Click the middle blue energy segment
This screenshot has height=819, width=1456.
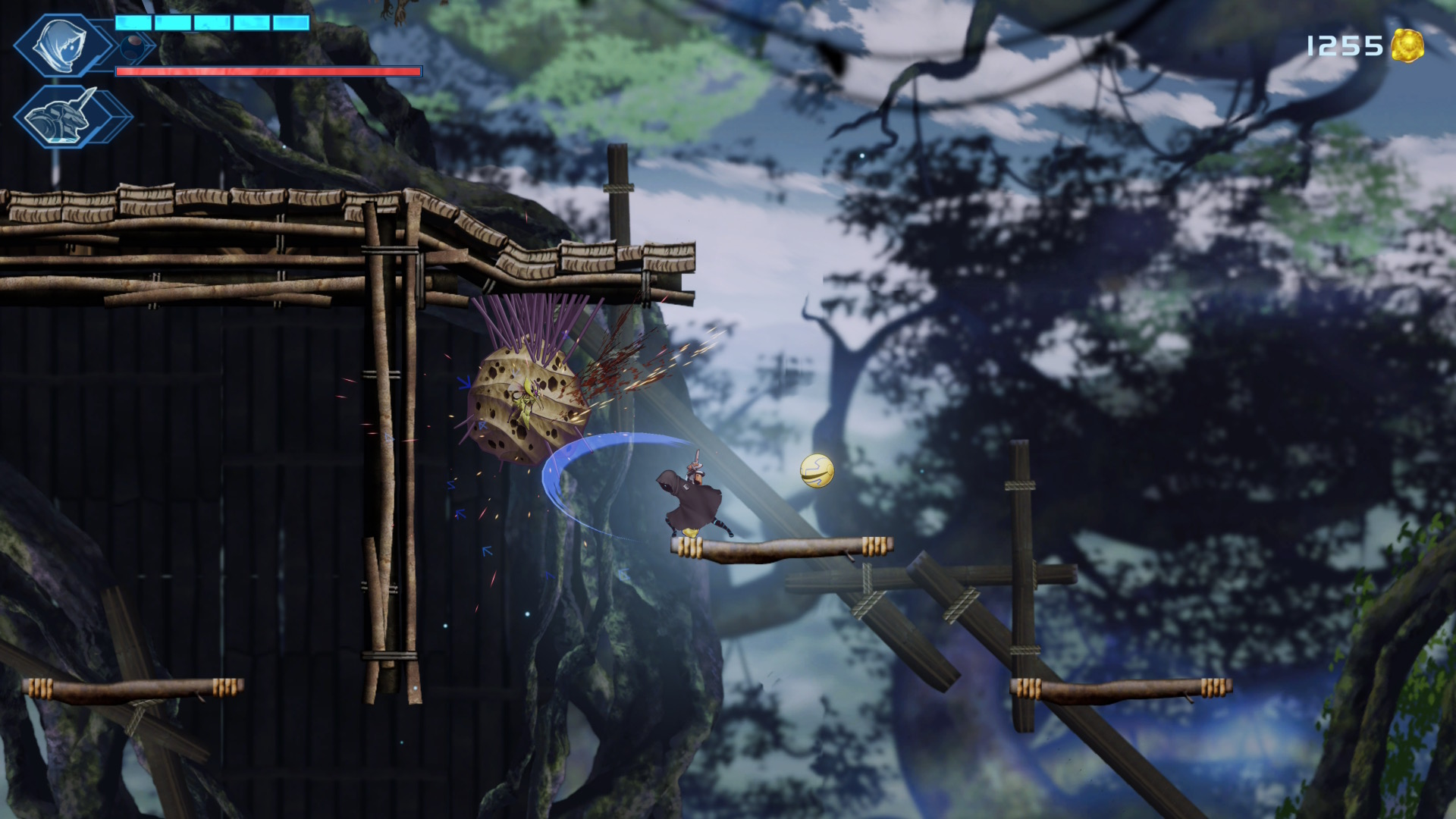tap(213, 23)
